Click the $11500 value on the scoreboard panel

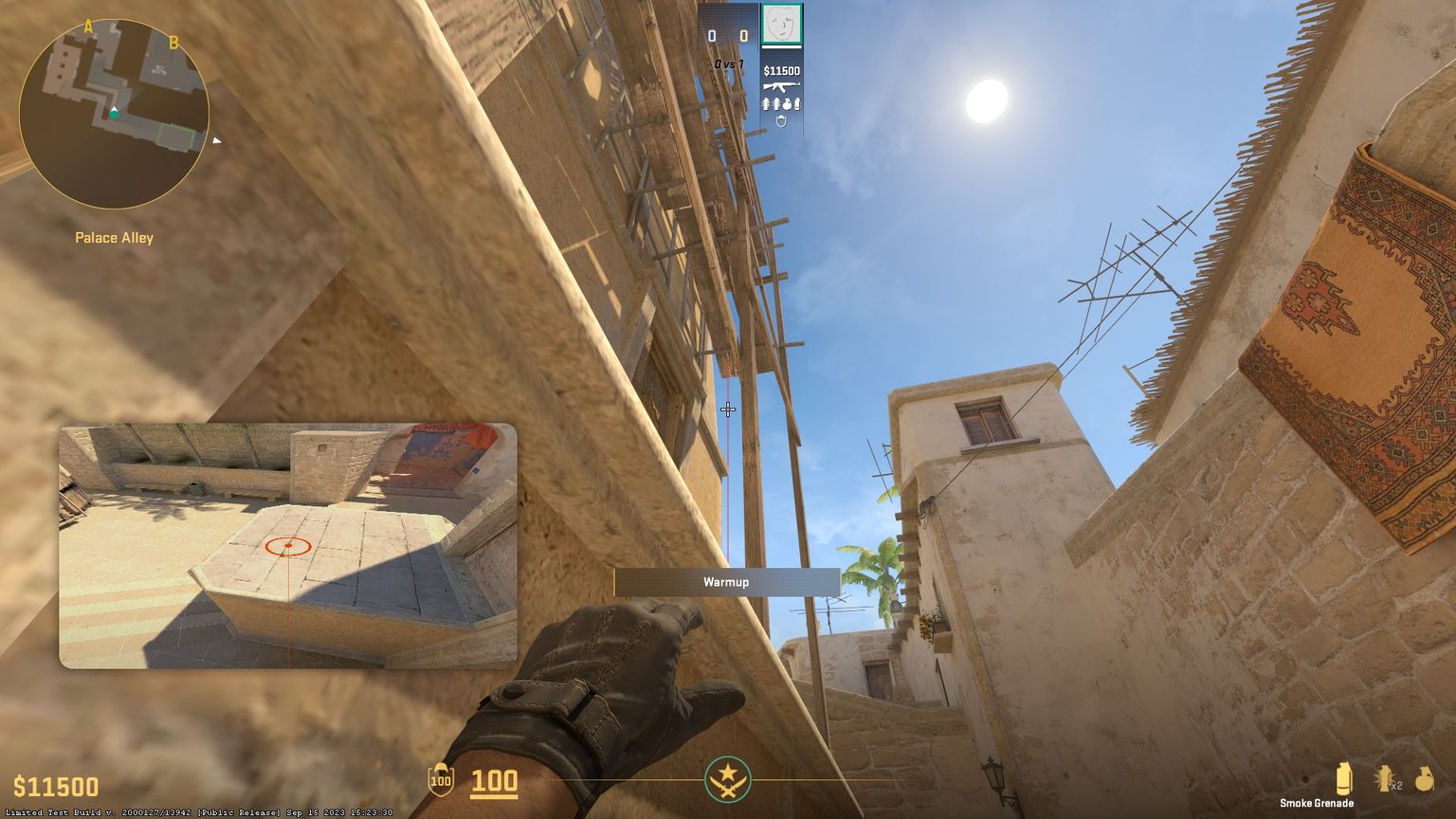coord(781,70)
